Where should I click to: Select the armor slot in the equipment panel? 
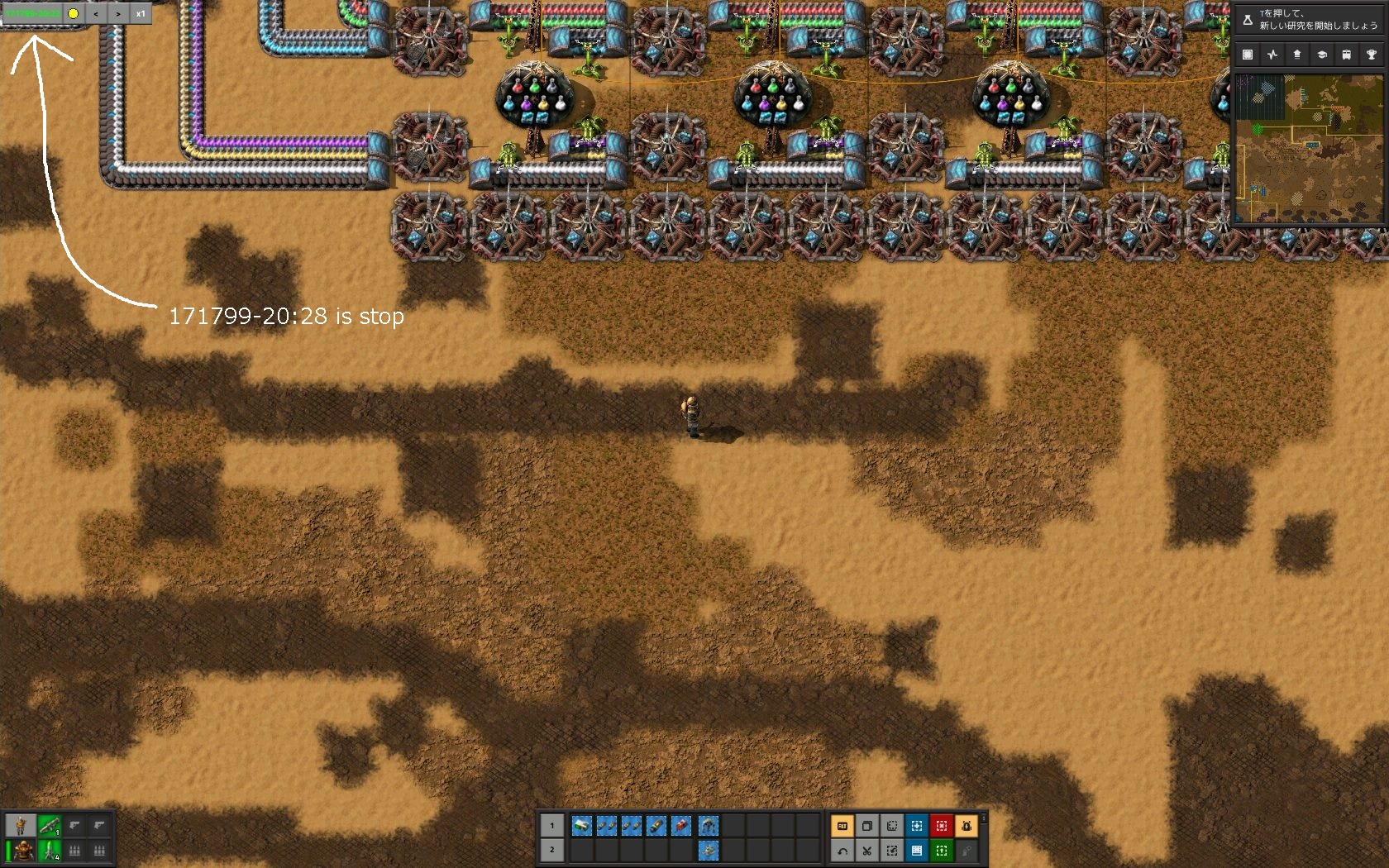(x=21, y=850)
